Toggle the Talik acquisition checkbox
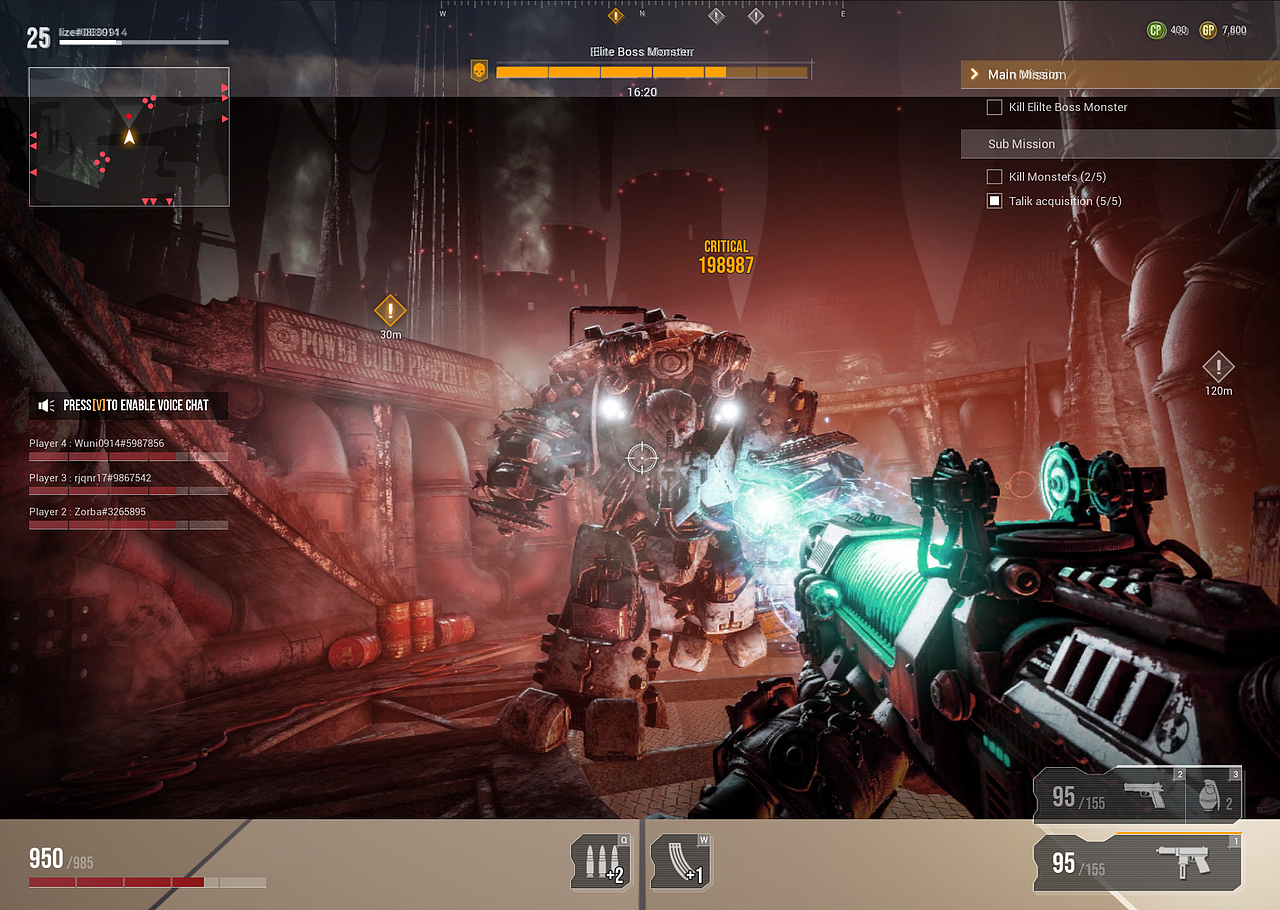Screen dimensions: 1280x910 click(994, 201)
